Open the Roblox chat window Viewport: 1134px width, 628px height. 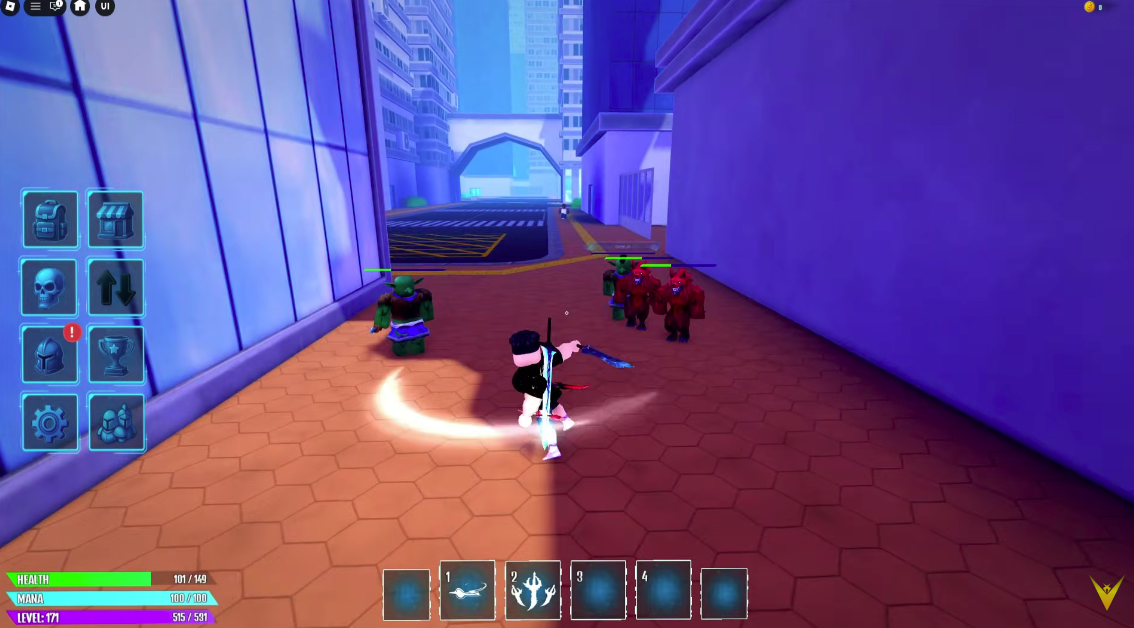57,6
